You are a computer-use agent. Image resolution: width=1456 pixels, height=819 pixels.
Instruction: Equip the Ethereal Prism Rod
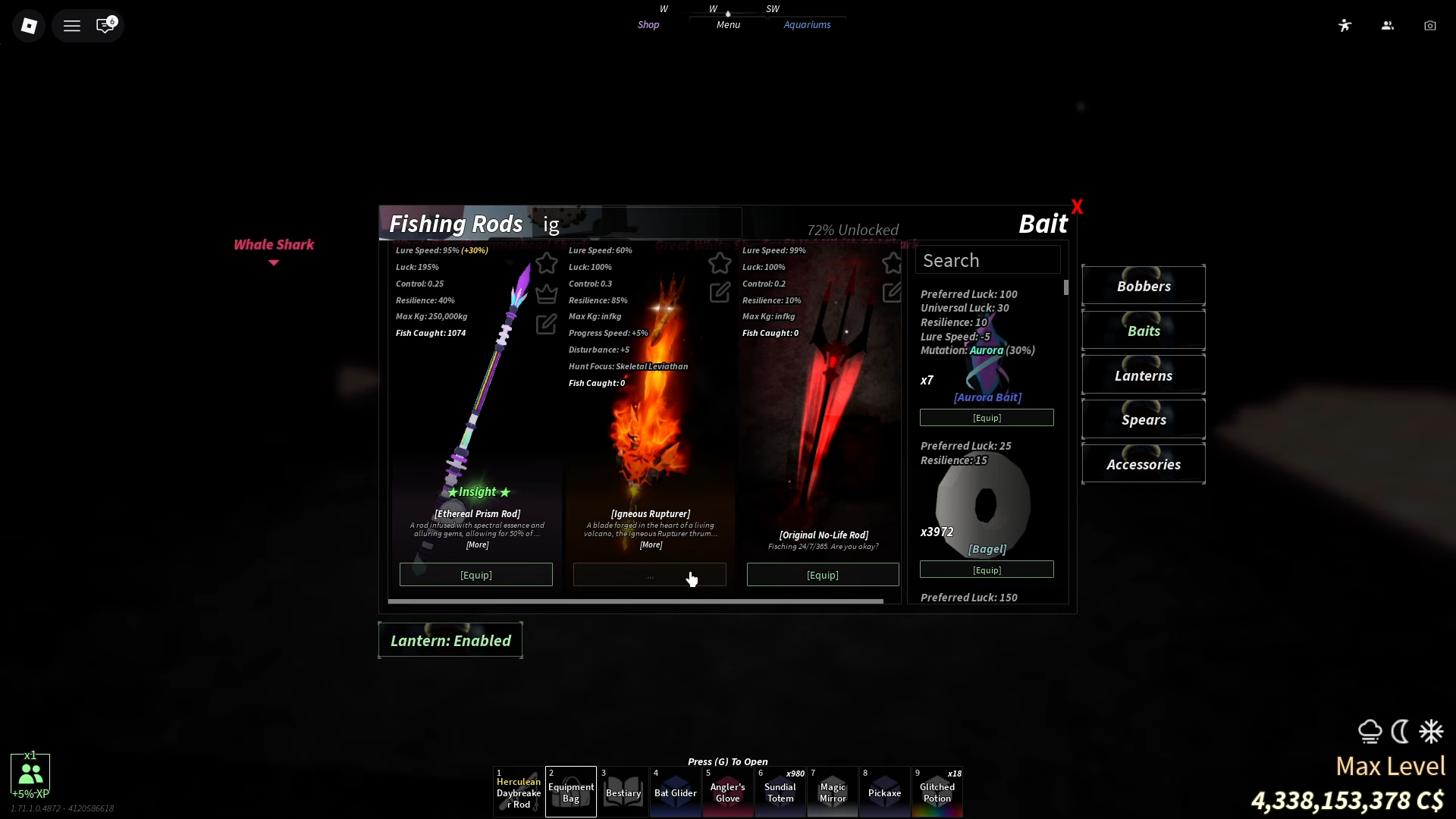(x=476, y=575)
